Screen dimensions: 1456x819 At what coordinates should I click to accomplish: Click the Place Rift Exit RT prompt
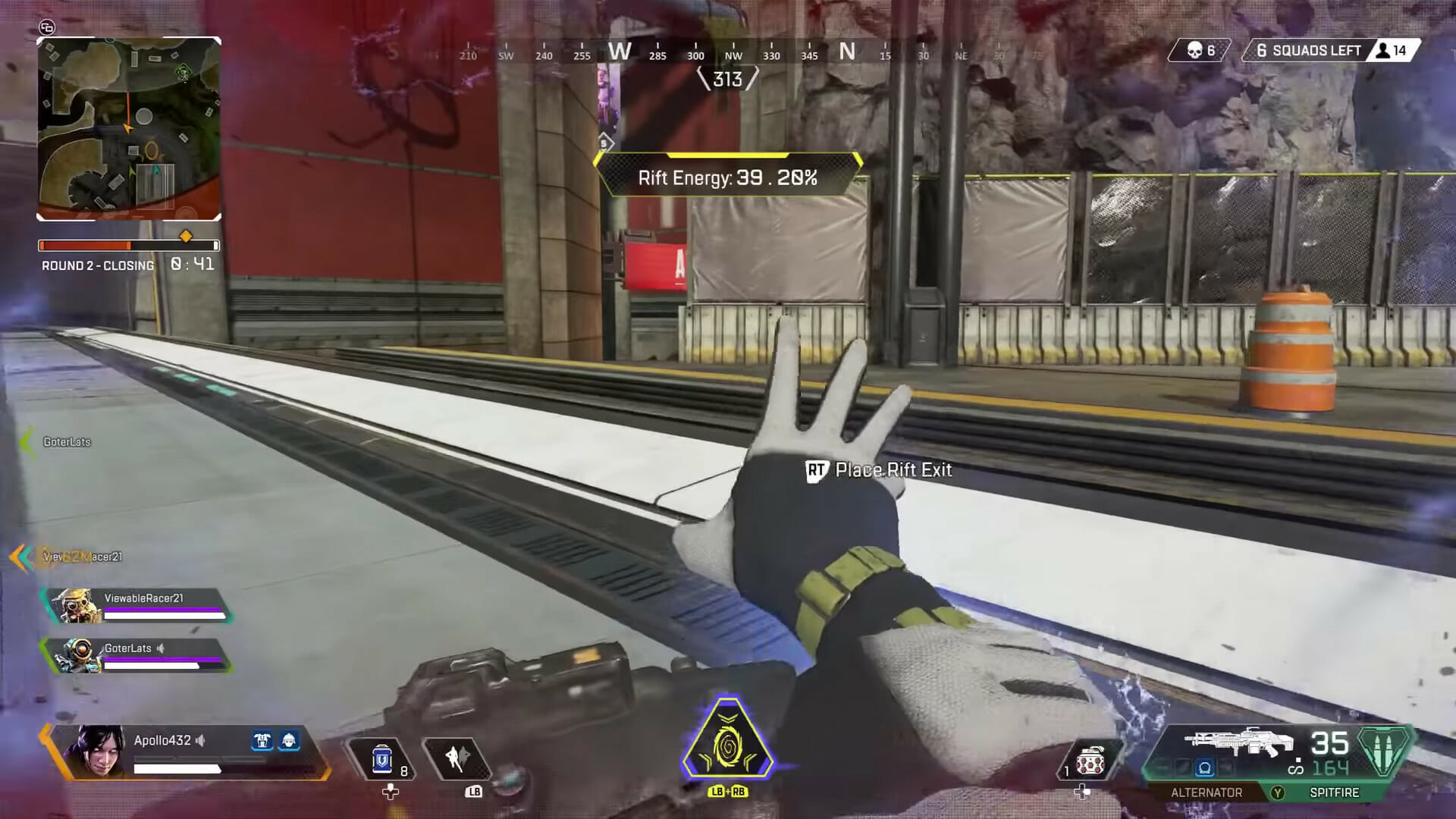click(x=880, y=470)
